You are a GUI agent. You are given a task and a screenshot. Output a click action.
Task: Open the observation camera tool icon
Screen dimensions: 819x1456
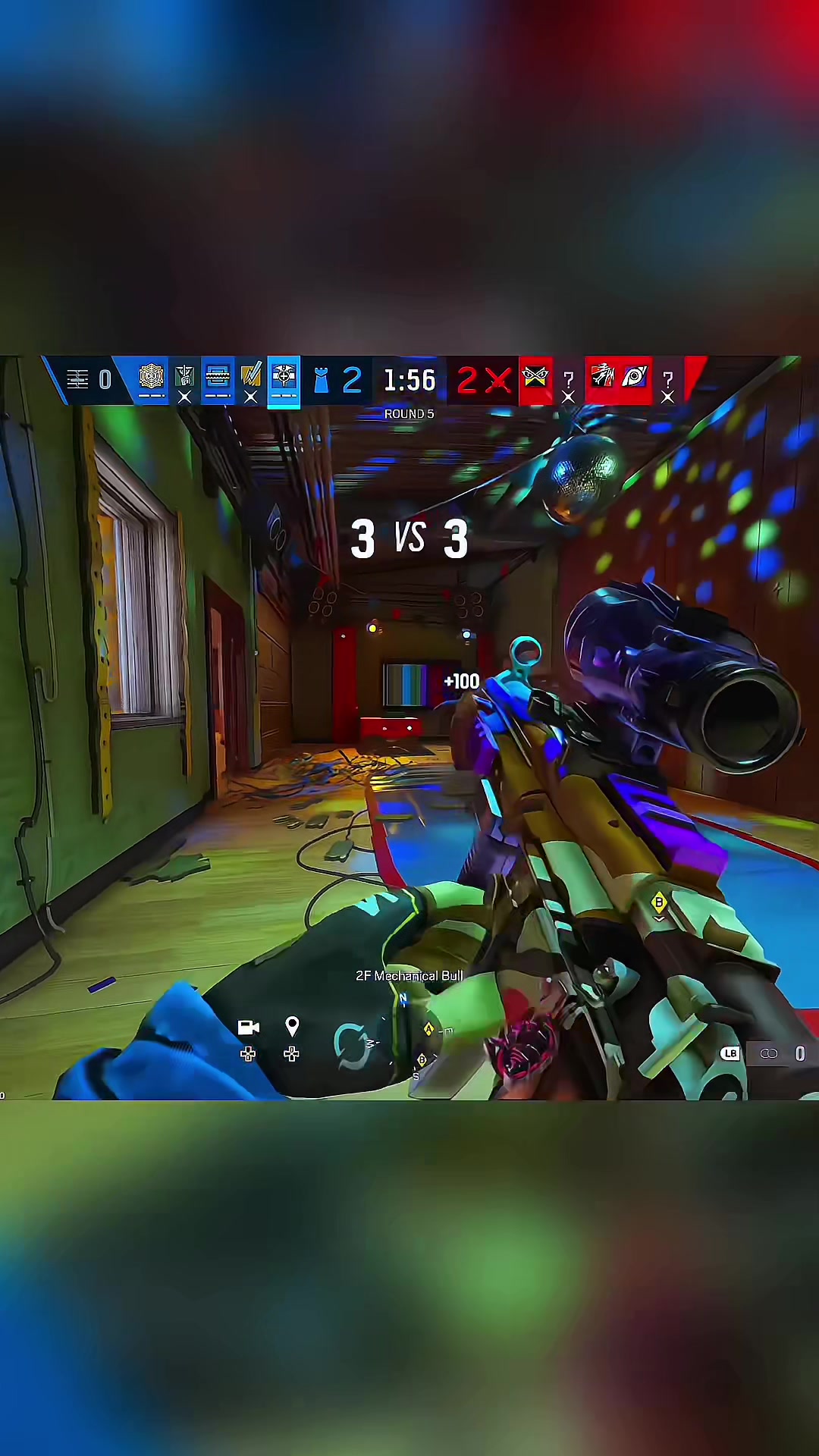[248, 1028]
